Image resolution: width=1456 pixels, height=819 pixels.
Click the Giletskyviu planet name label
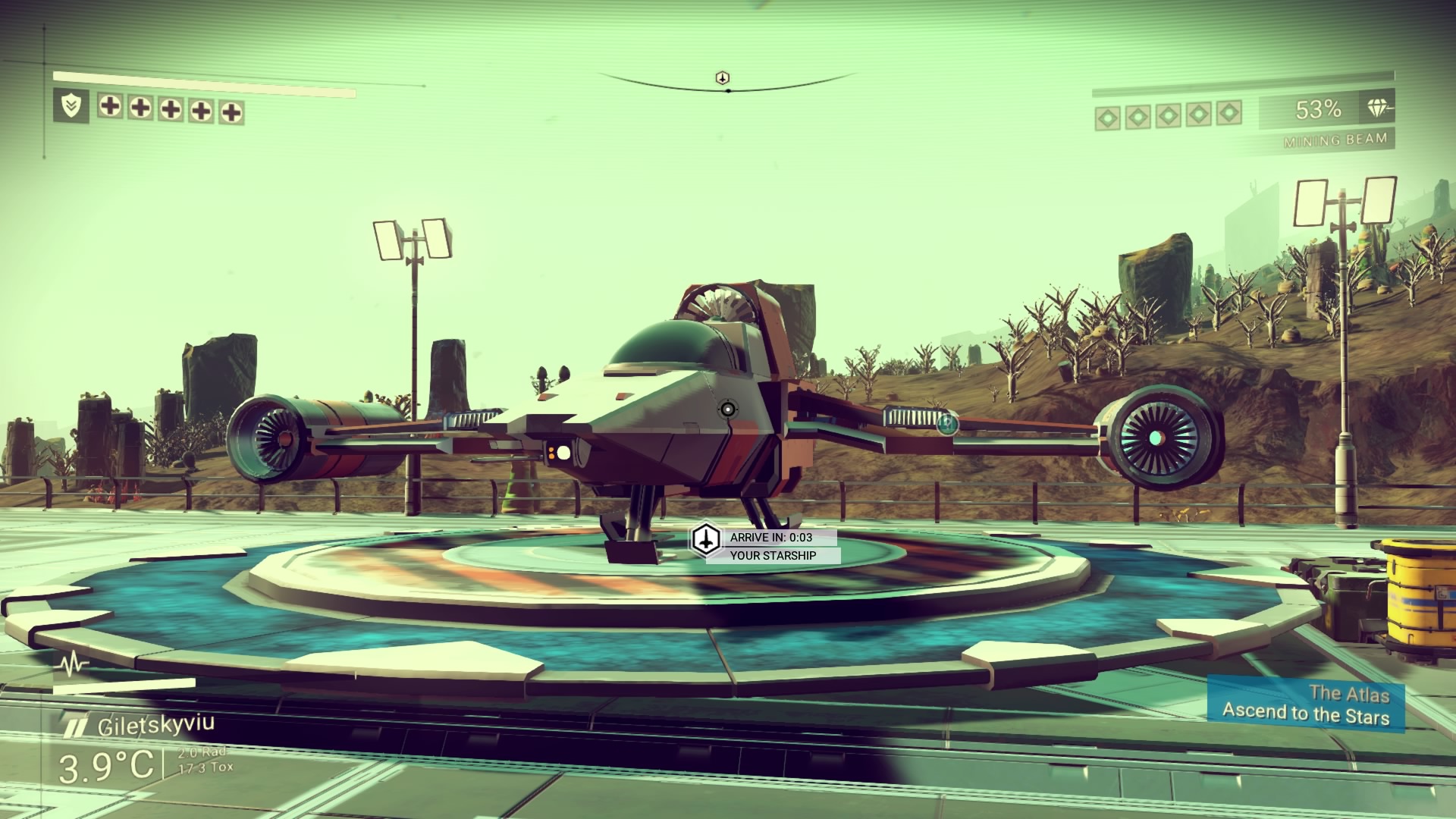click(155, 725)
